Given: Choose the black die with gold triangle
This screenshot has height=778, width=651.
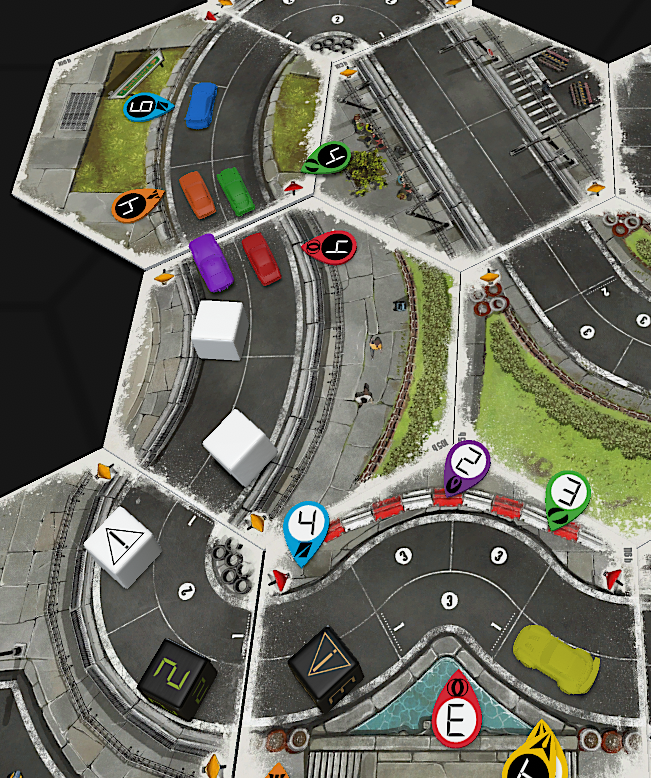Looking at the screenshot, I should pos(325,667).
